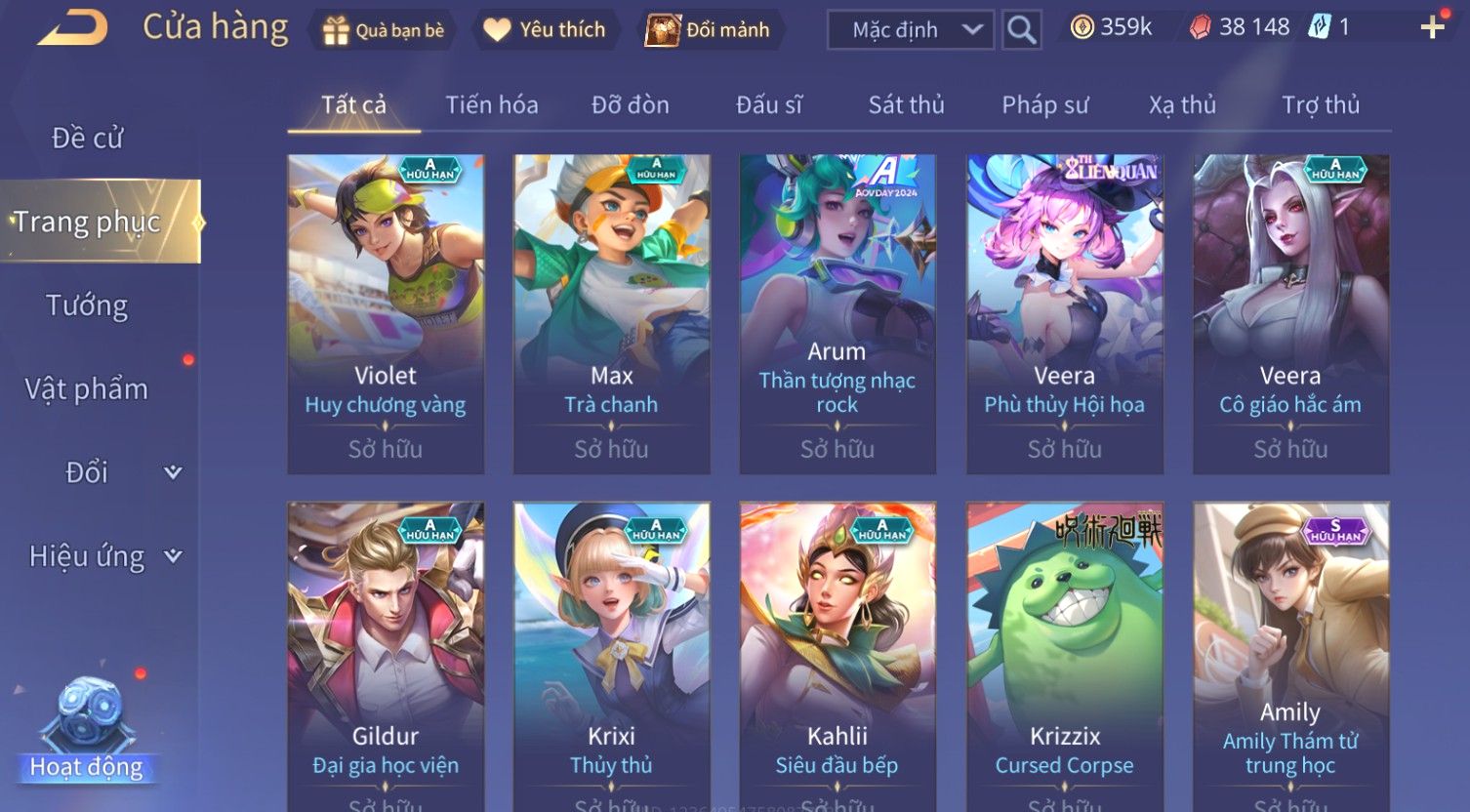The width and height of the screenshot is (1470, 812).
Task: View the Arum Thần tượng nhạc rock skin
Action: tap(837, 314)
